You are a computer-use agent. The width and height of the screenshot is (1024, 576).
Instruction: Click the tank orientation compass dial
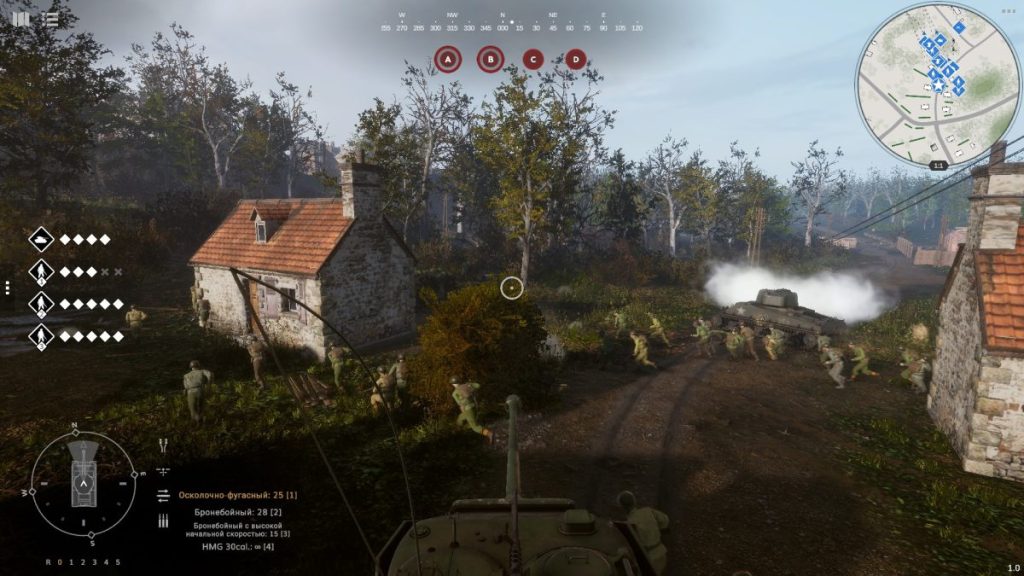83,482
